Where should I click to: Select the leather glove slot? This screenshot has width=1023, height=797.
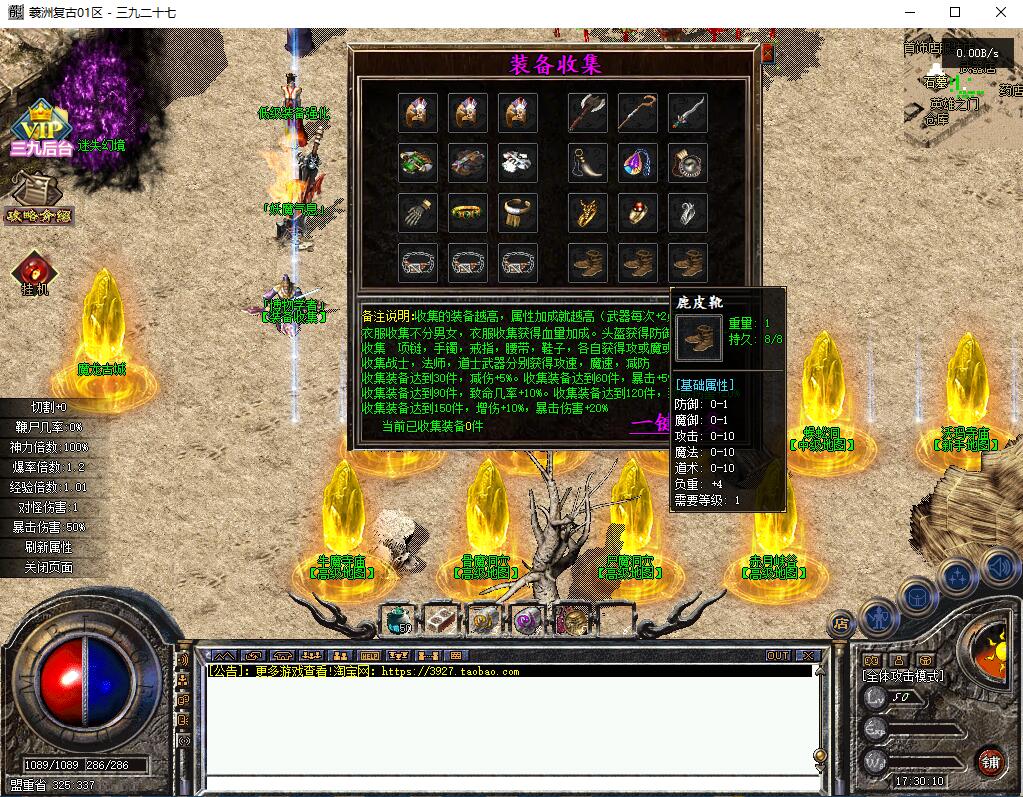pos(418,213)
